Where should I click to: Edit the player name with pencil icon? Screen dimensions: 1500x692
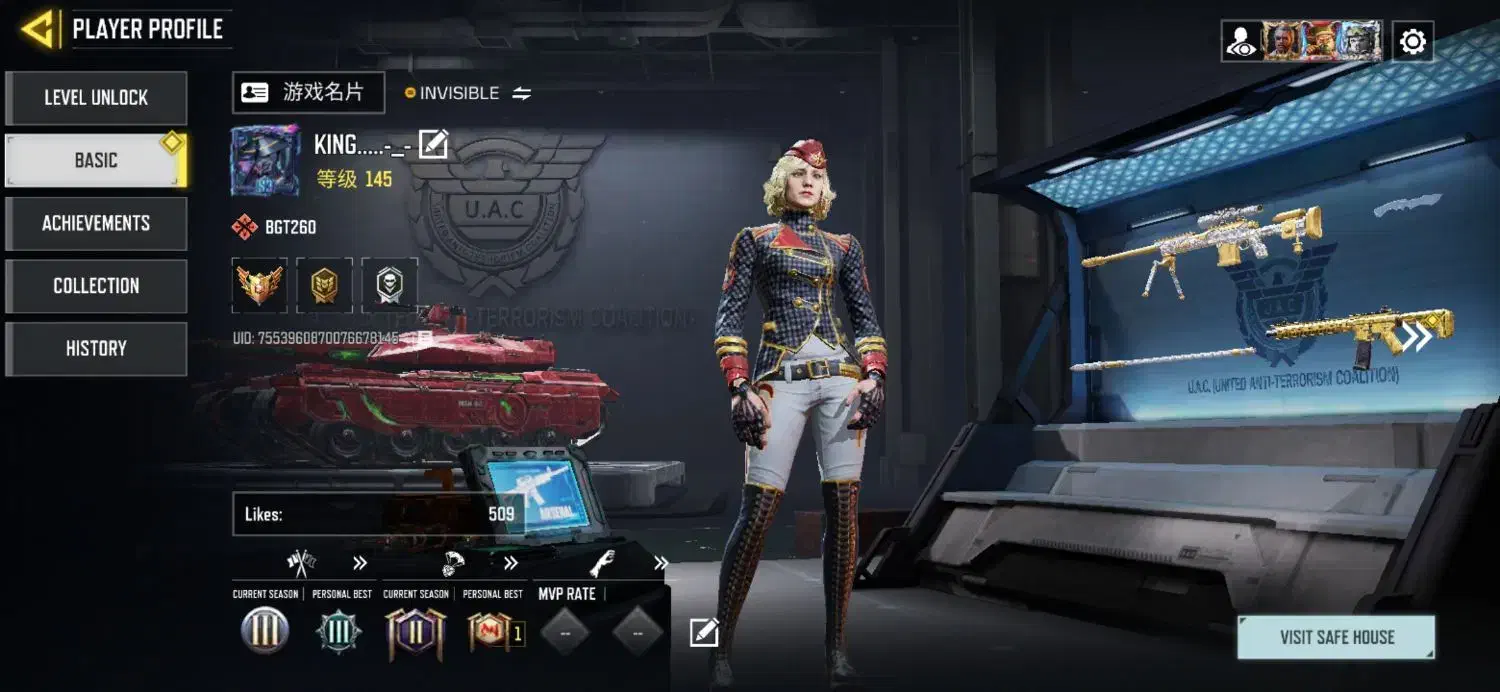[x=433, y=145]
